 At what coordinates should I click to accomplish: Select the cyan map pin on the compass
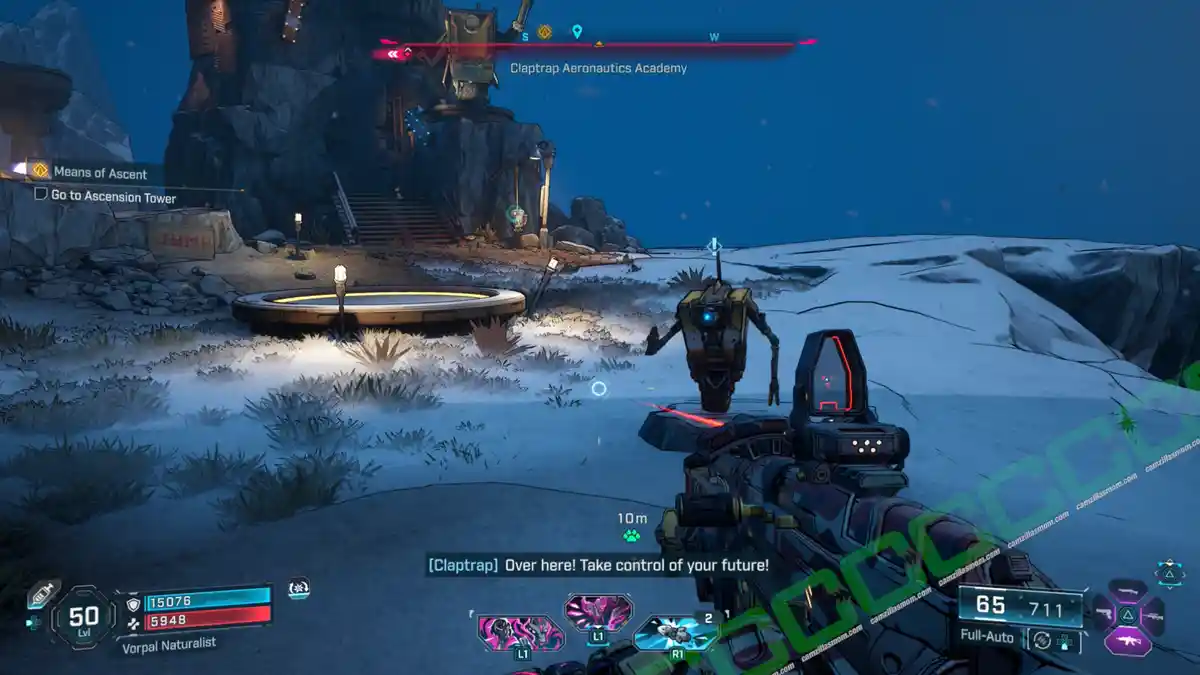coord(577,33)
